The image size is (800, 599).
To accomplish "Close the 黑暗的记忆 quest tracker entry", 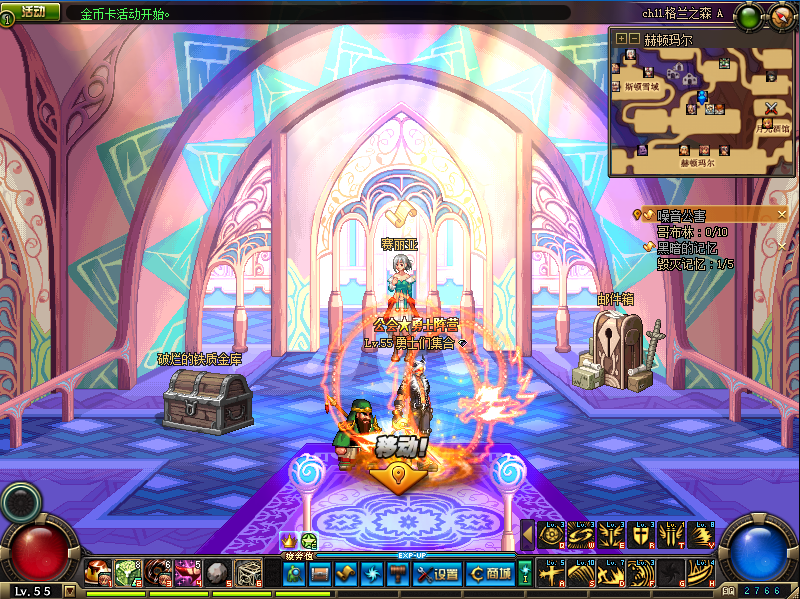I will click(x=783, y=246).
